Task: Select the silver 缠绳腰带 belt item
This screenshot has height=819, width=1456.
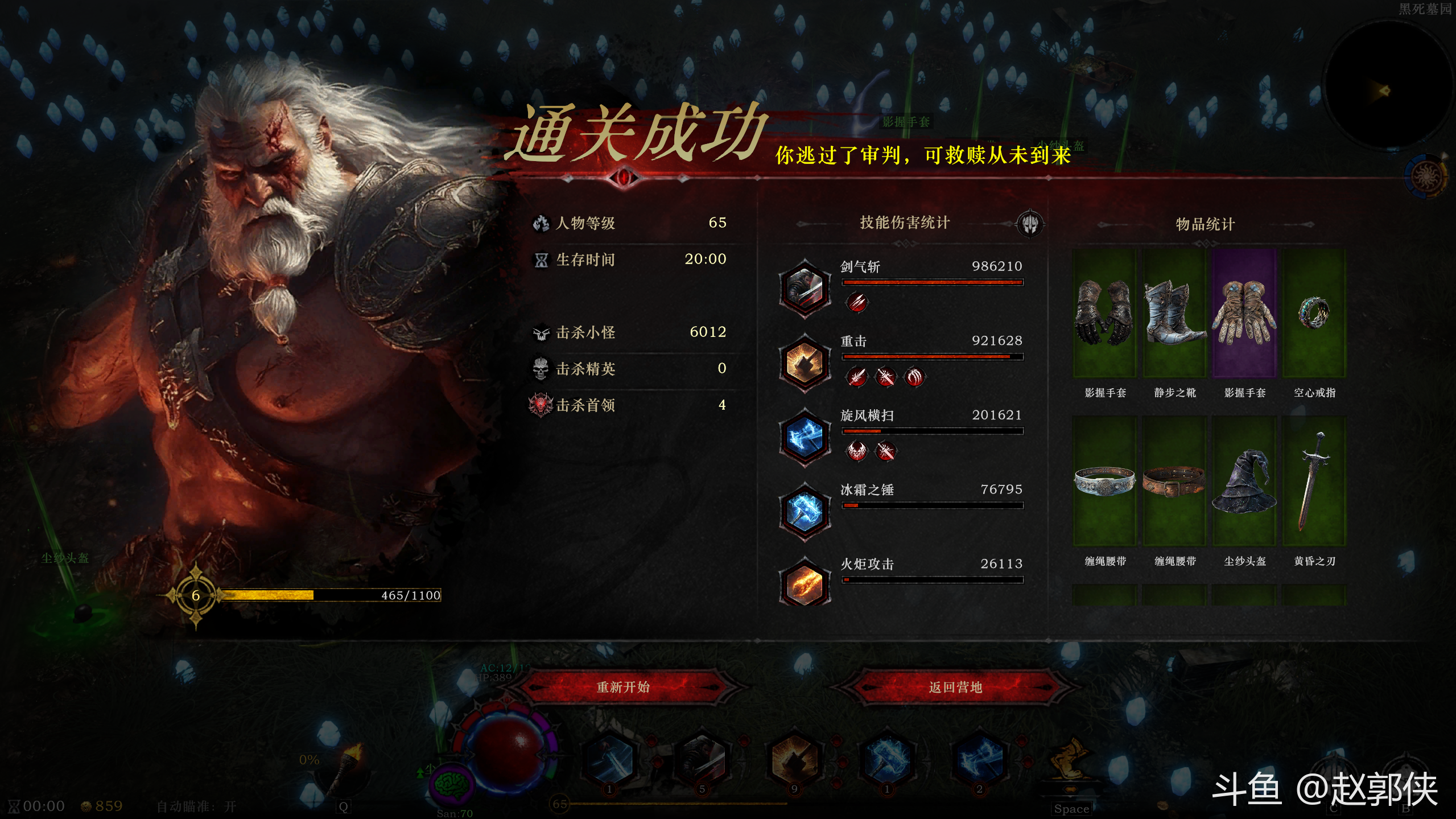Action: [1104, 481]
